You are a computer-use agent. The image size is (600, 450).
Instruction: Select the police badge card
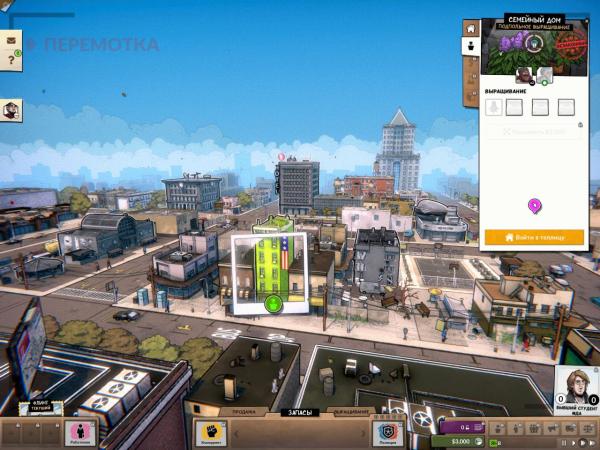388,434
